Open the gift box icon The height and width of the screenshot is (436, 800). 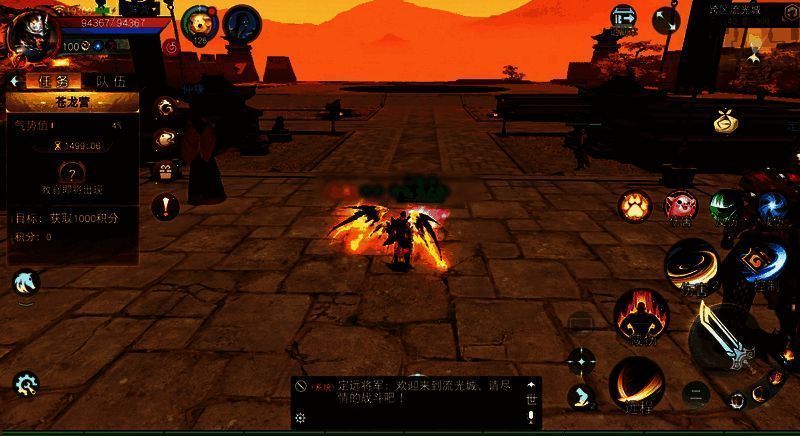164,170
